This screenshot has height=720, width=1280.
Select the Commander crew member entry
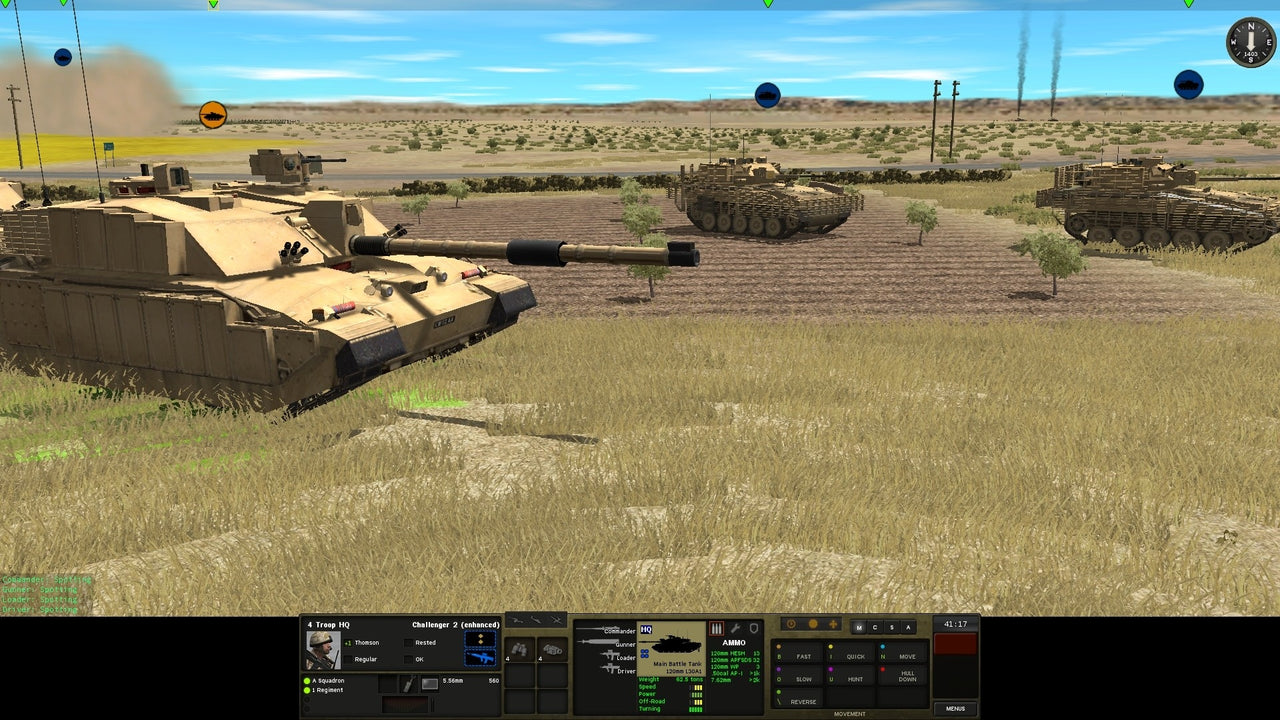[618, 631]
